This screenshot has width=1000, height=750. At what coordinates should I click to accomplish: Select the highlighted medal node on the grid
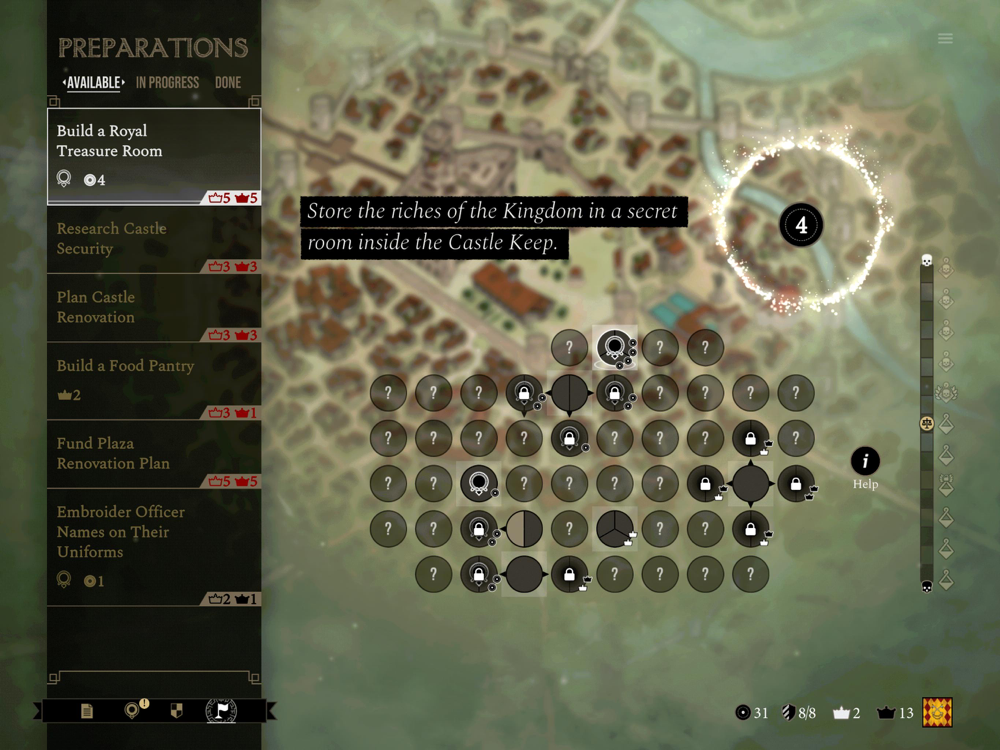point(615,347)
